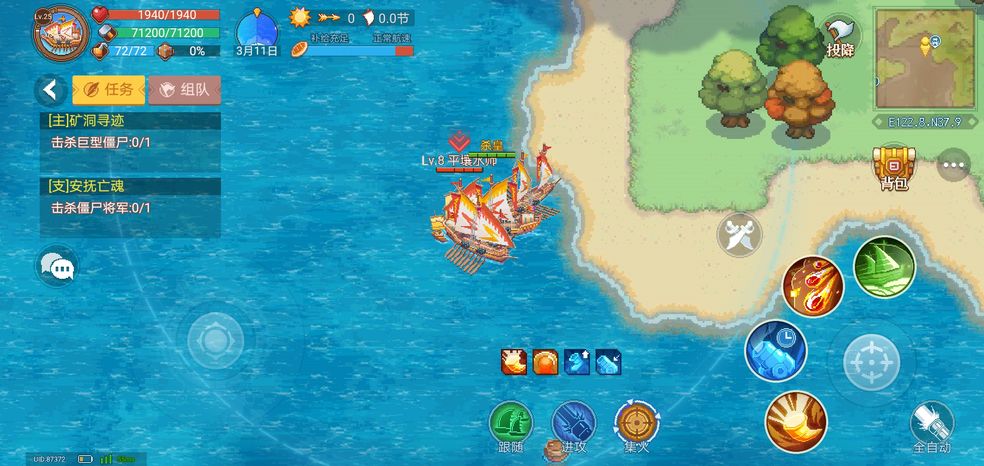The image size is (984, 466).
Task: Expand the three-dots more options button
Action: point(954,165)
